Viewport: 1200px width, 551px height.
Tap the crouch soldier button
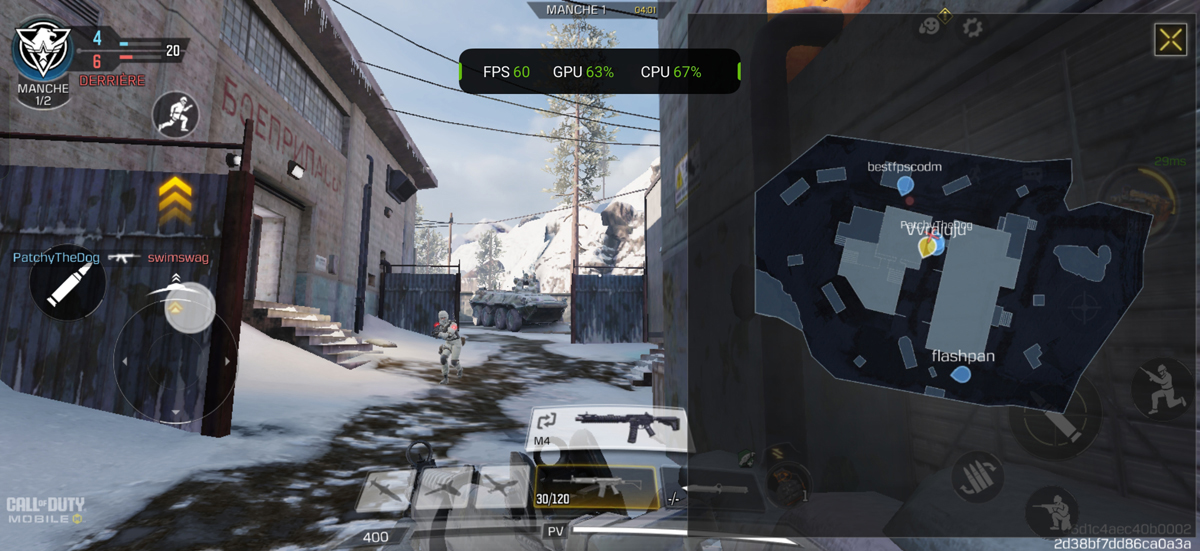click(1052, 510)
